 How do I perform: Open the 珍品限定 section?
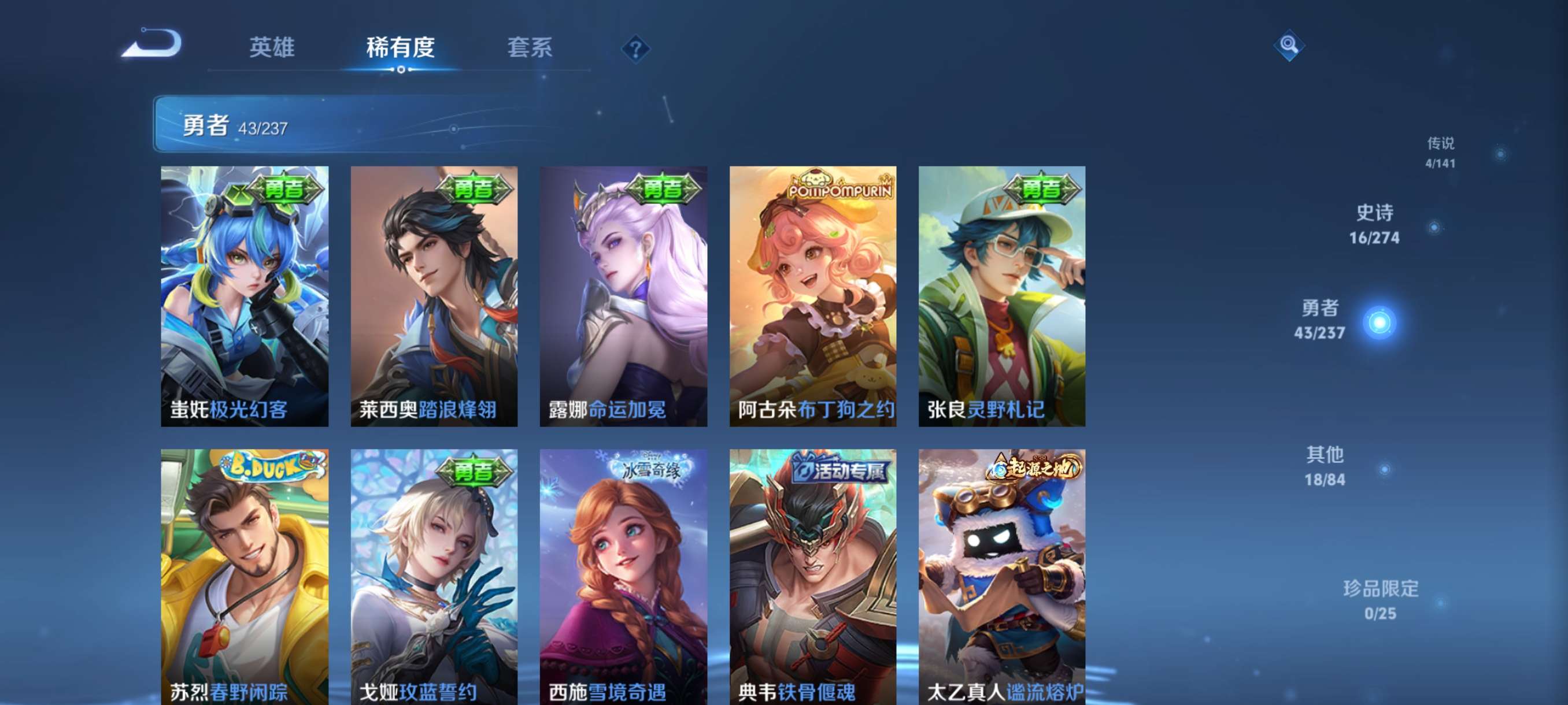click(x=1381, y=602)
